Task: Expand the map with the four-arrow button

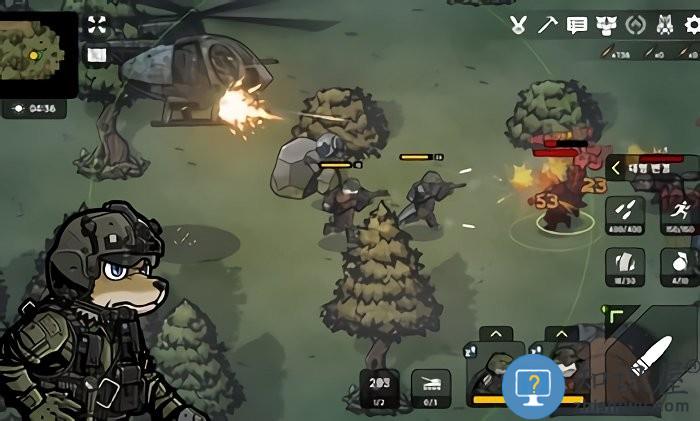Action: click(x=96, y=24)
